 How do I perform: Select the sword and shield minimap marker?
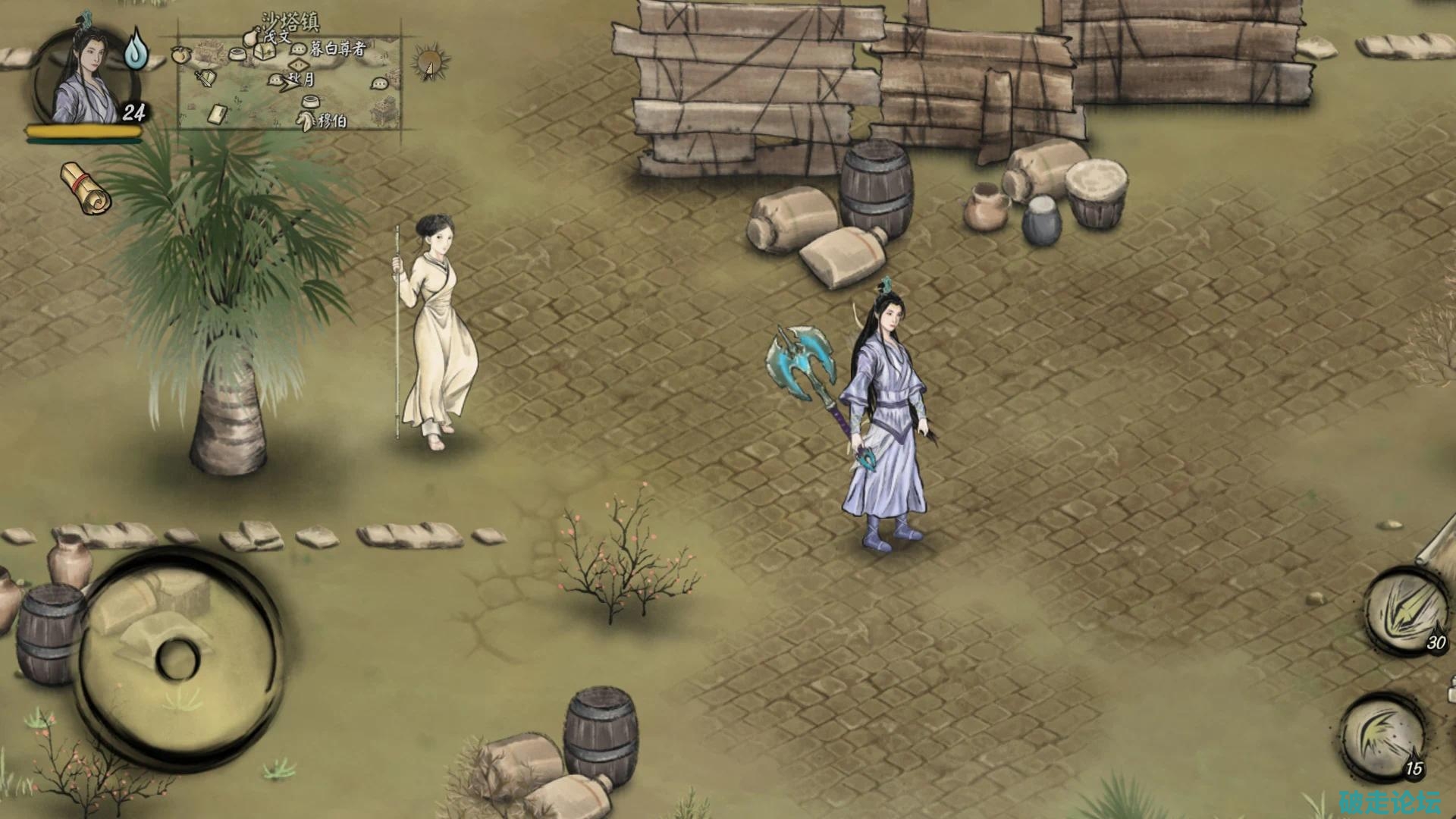click(x=204, y=77)
